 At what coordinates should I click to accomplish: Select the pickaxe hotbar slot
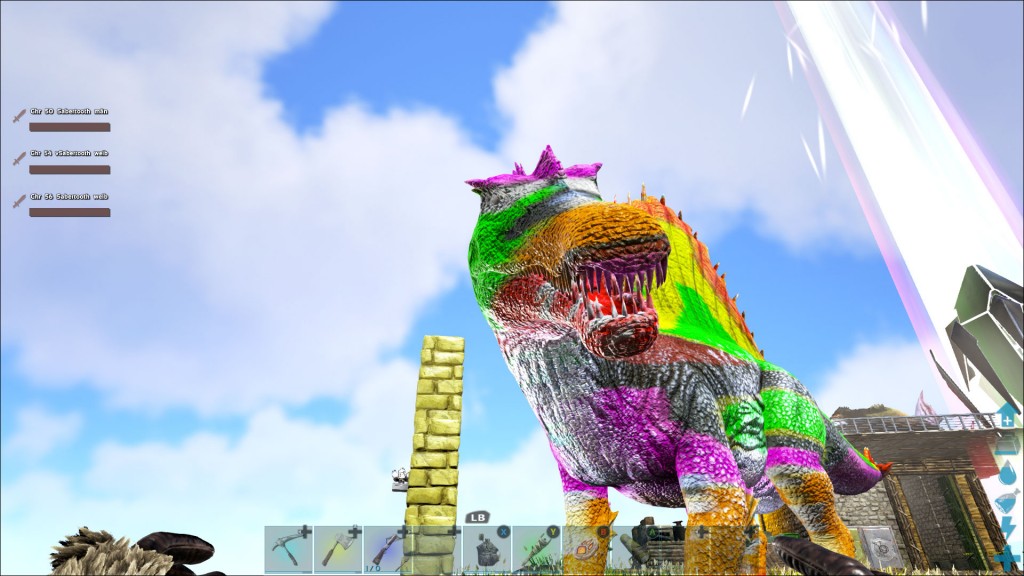click(289, 548)
